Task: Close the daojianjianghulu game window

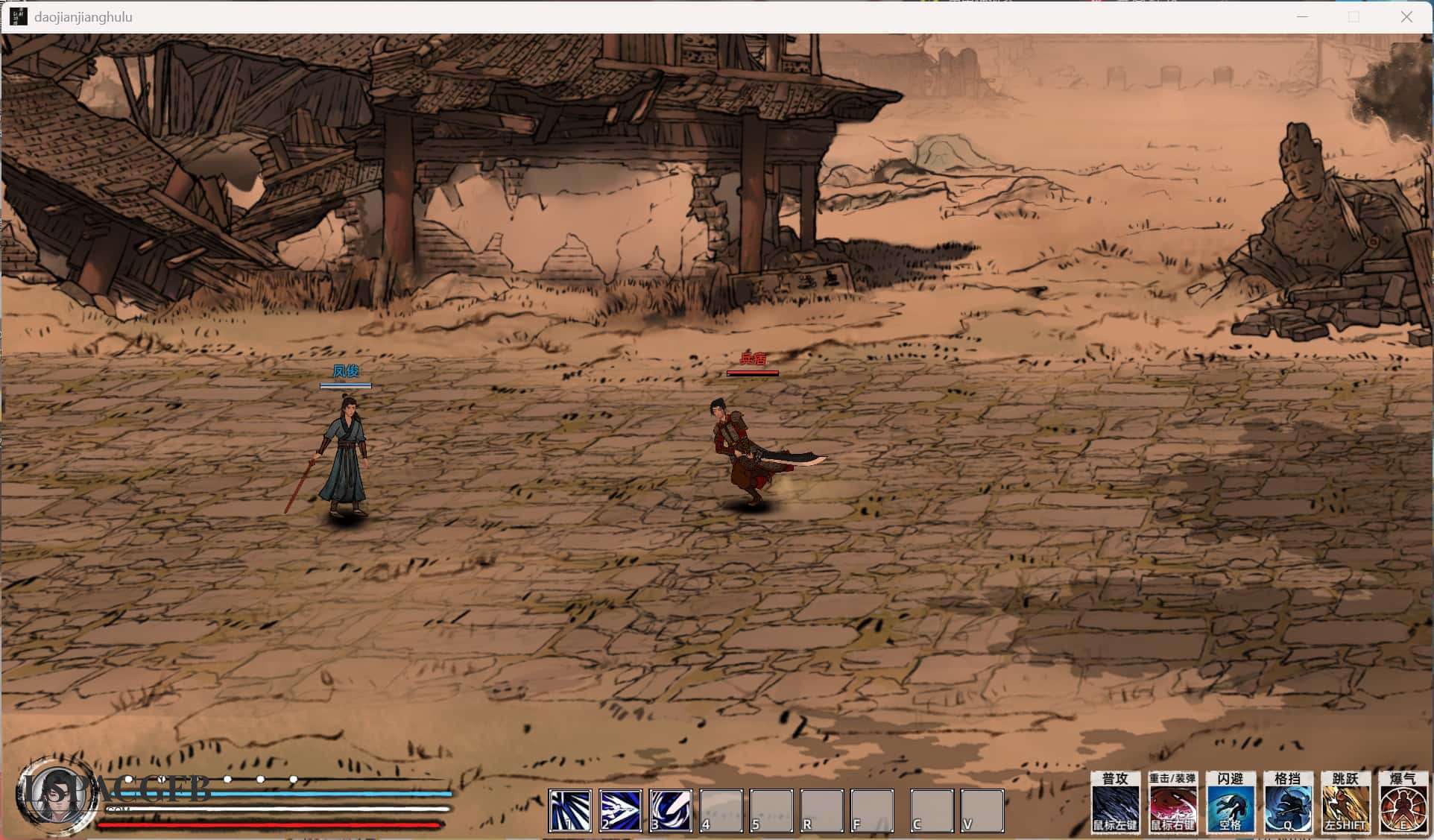Action: 1406,16
